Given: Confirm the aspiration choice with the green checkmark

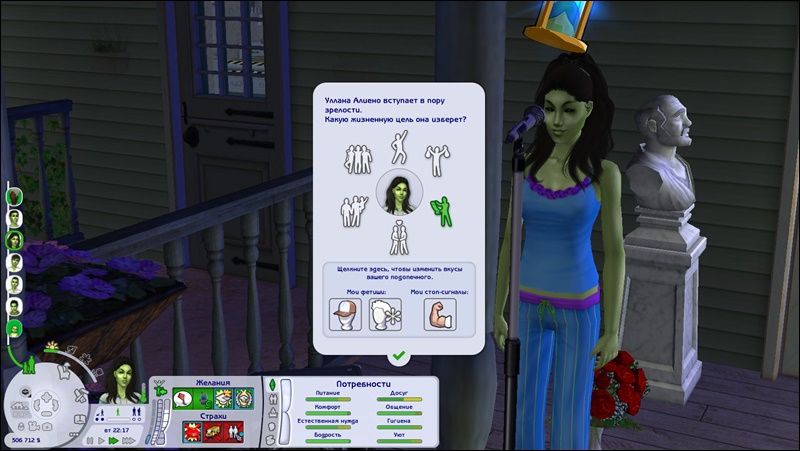Looking at the screenshot, I should (399, 355).
